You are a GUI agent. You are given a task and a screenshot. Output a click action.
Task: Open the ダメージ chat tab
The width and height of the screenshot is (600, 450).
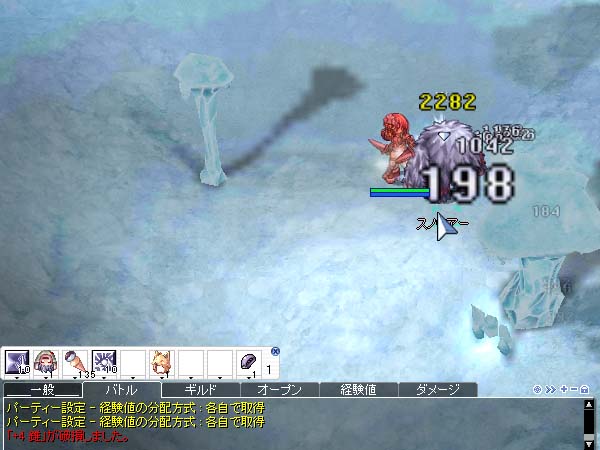pyautogui.click(x=438, y=389)
